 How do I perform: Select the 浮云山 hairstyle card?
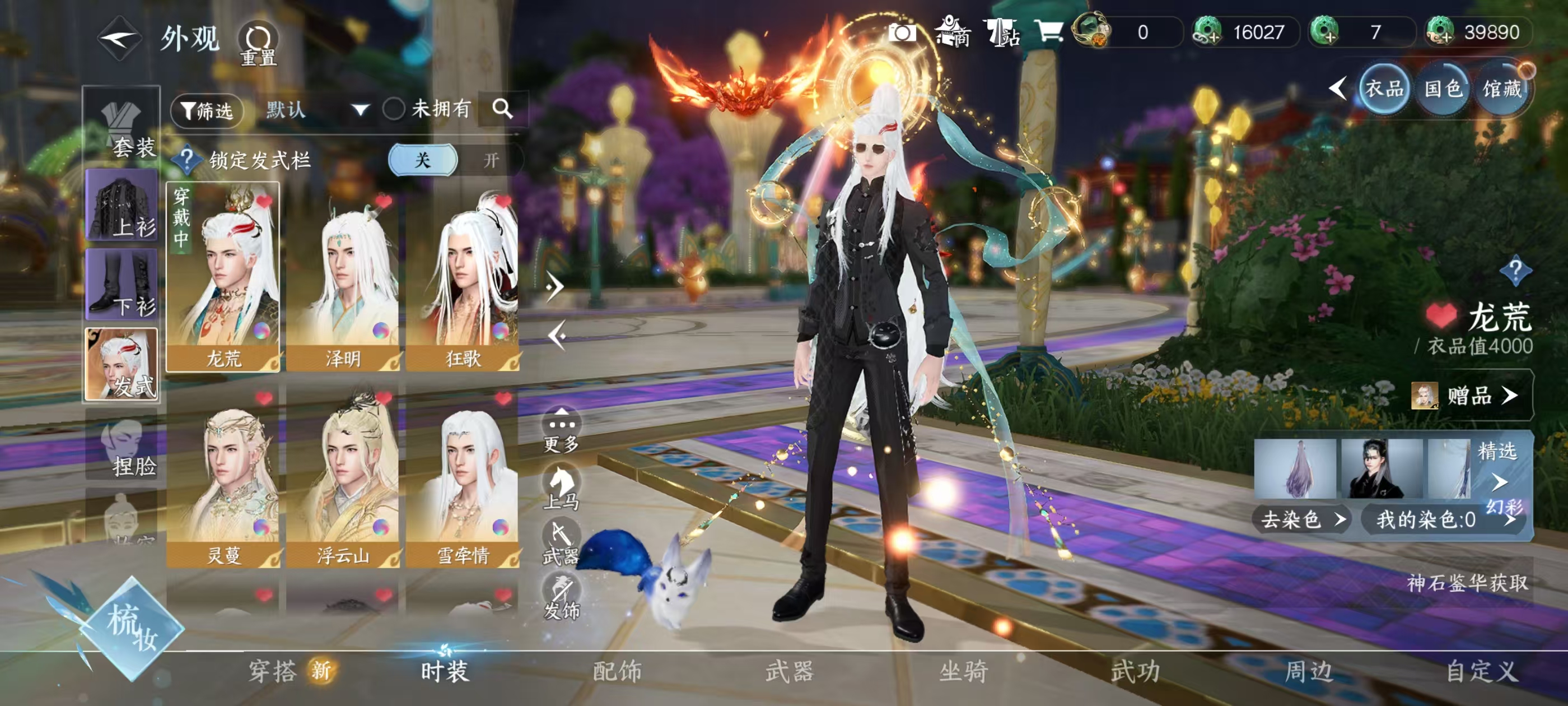[343, 475]
